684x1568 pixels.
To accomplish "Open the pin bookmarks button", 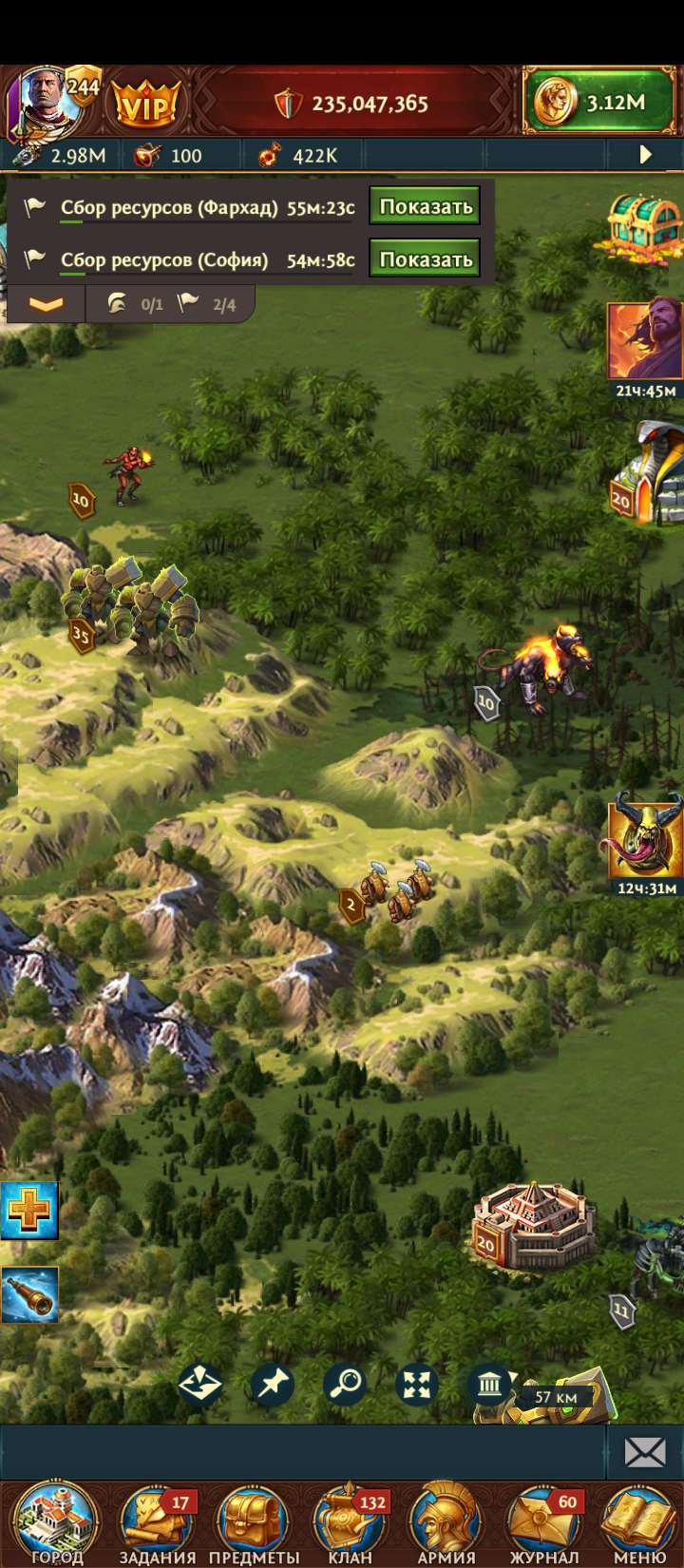I will 273,1384.
